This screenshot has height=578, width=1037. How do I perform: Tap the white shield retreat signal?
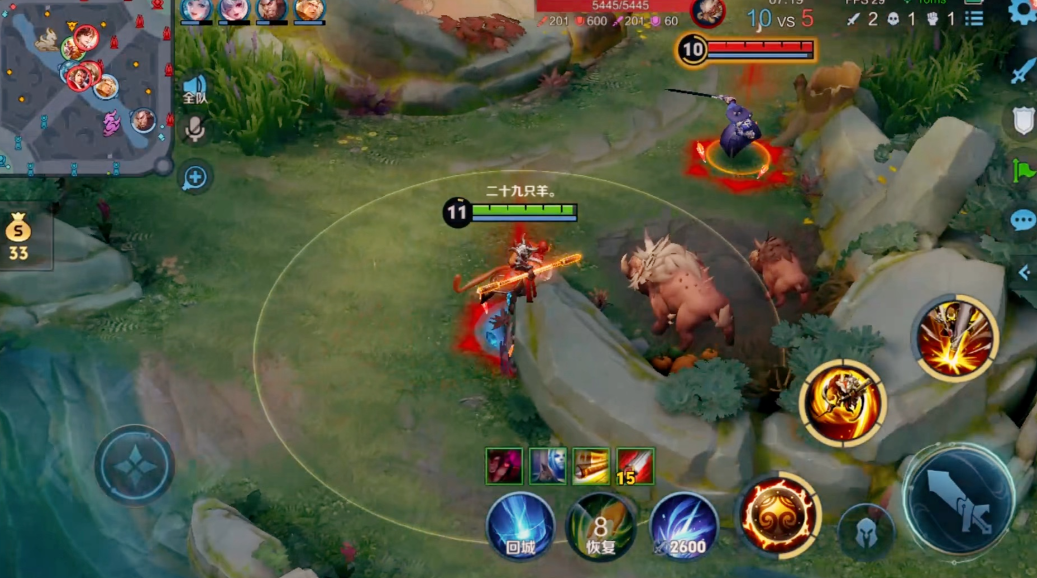[x=1022, y=120]
